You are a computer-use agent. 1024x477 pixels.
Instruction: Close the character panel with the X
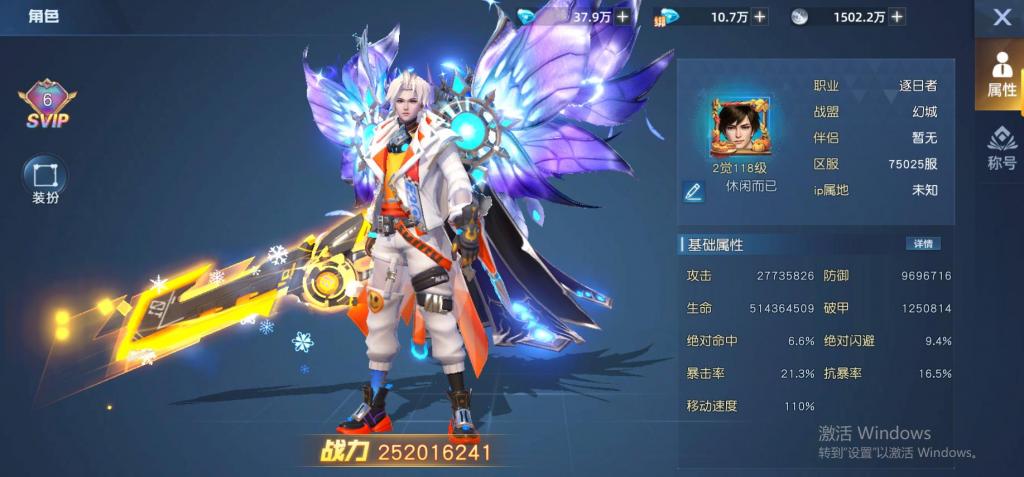(1001, 17)
